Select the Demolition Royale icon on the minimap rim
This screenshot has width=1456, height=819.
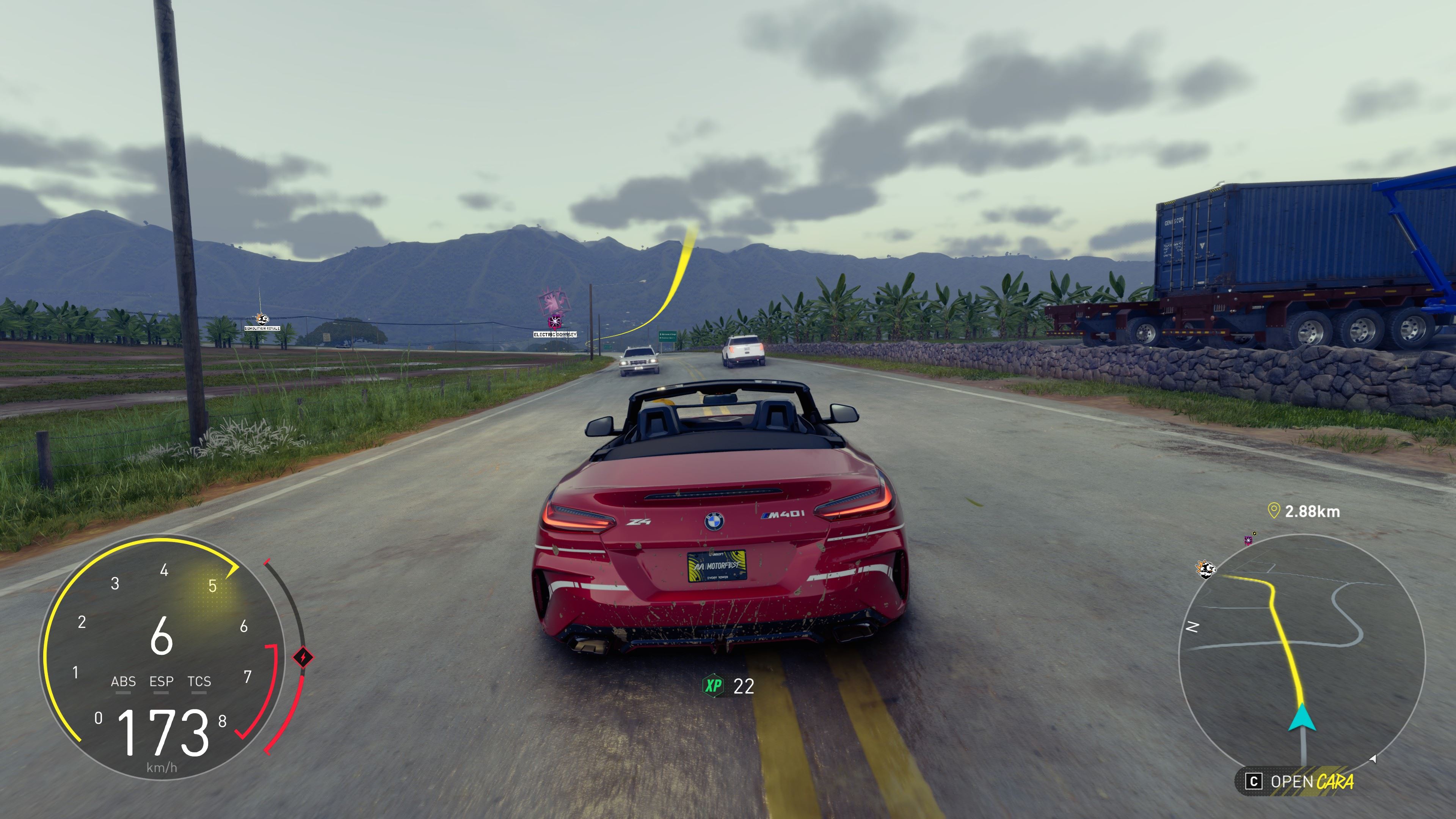coord(1205,569)
